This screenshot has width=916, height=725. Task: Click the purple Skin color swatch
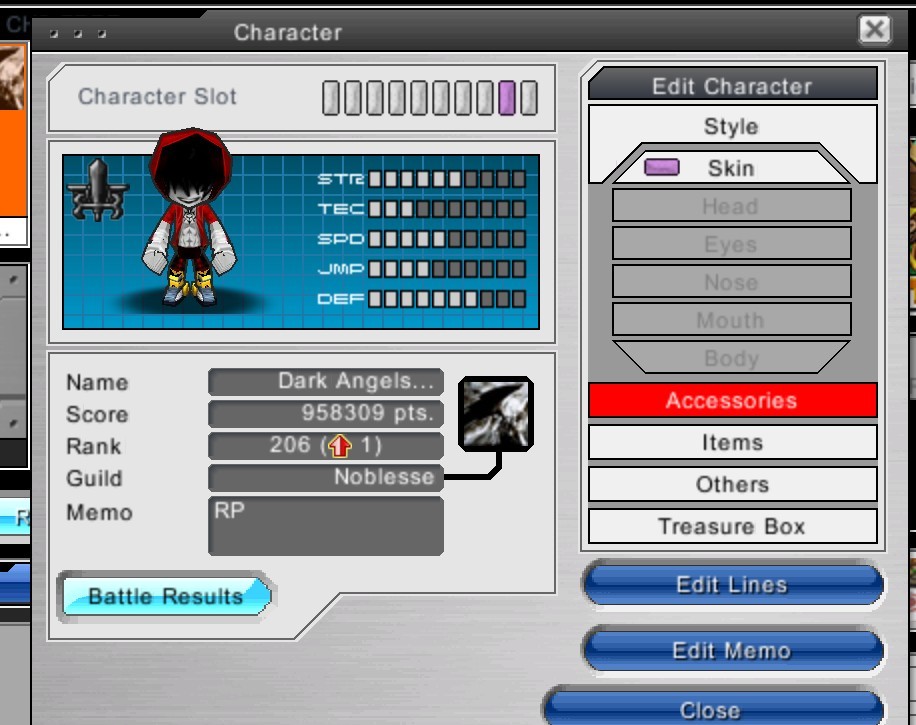point(662,167)
